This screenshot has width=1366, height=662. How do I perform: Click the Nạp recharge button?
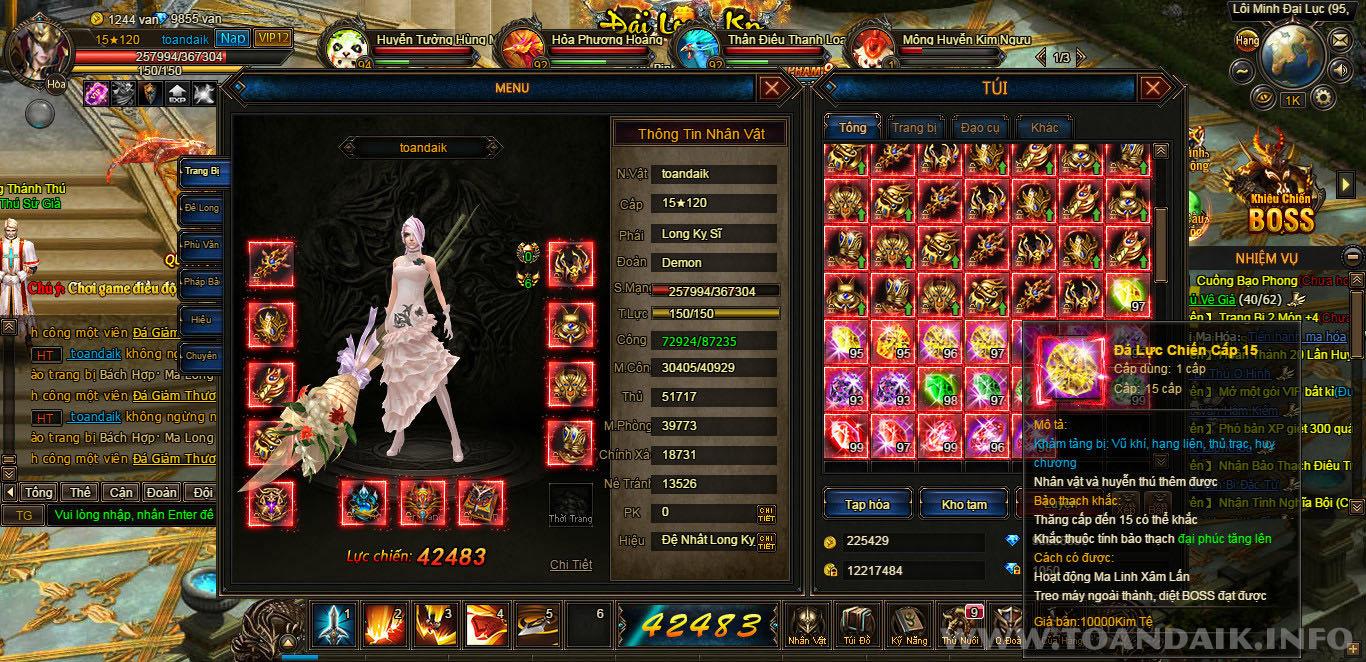(x=233, y=38)
